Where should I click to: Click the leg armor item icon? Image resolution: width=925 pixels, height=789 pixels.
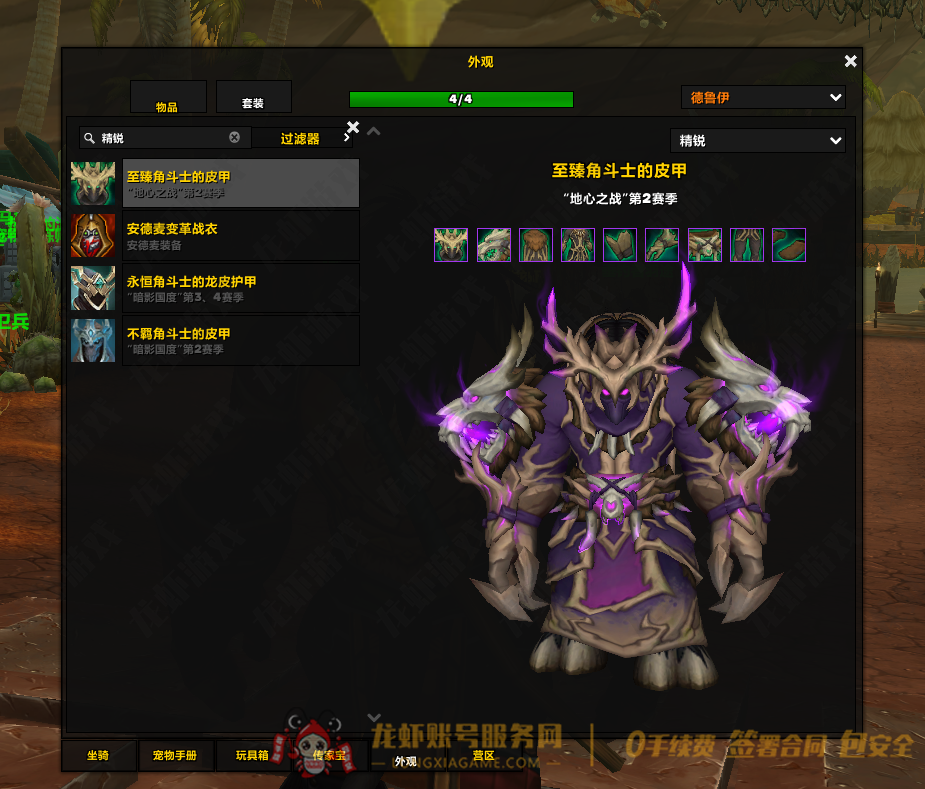747,245
